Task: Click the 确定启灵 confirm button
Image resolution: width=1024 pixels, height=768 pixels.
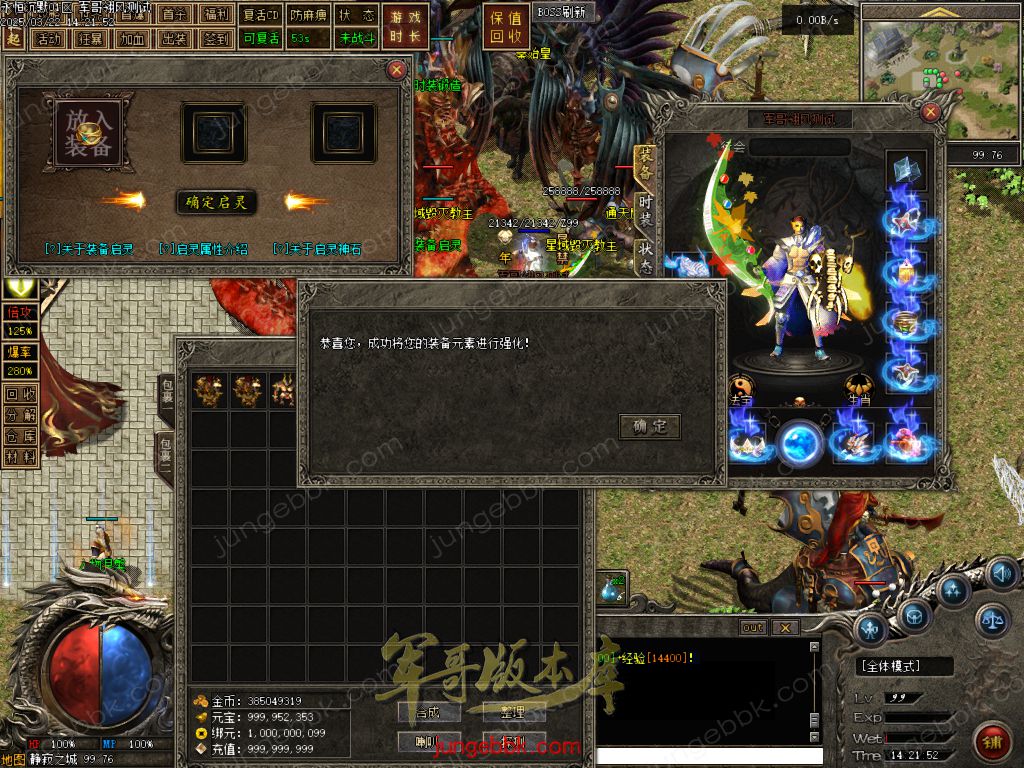Action: pos(216,202)
